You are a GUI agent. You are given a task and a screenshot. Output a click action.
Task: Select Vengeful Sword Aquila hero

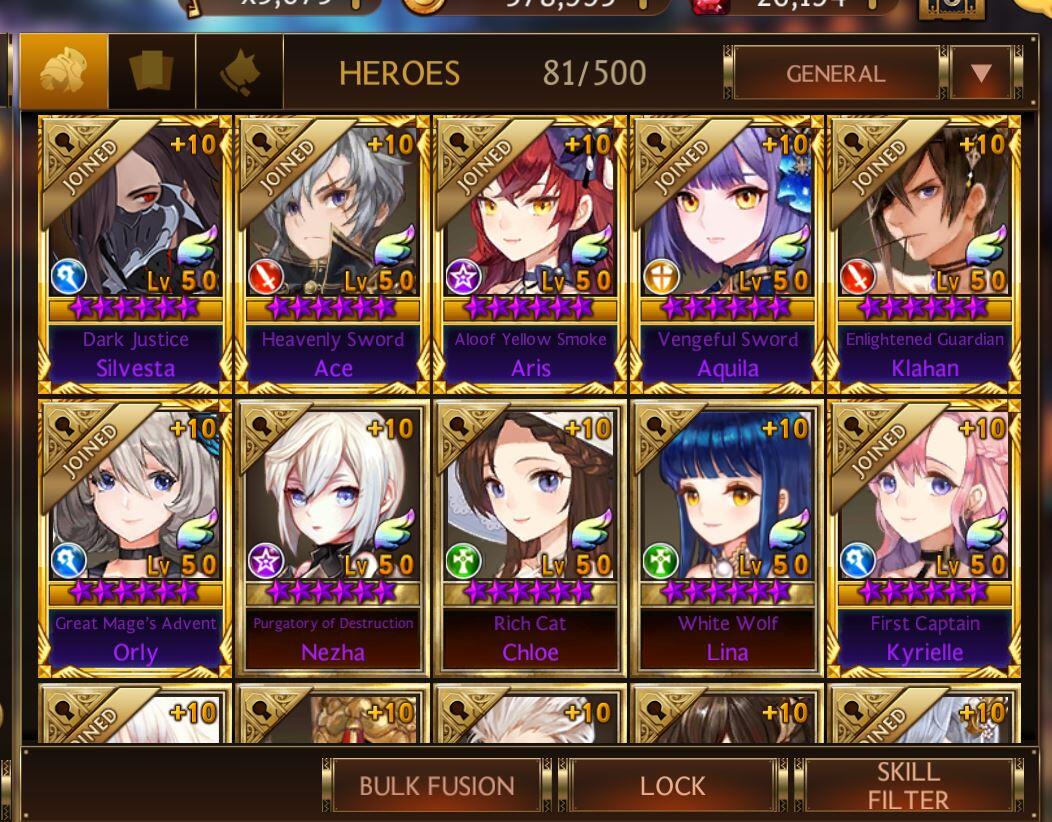[727, 253]
